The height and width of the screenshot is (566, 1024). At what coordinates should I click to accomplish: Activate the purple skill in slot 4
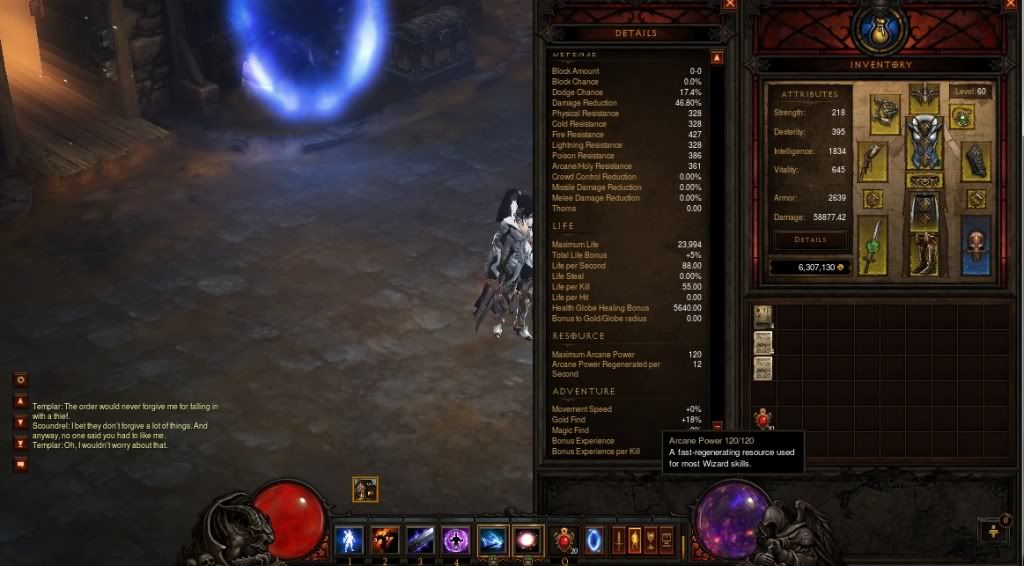(457, 540)
